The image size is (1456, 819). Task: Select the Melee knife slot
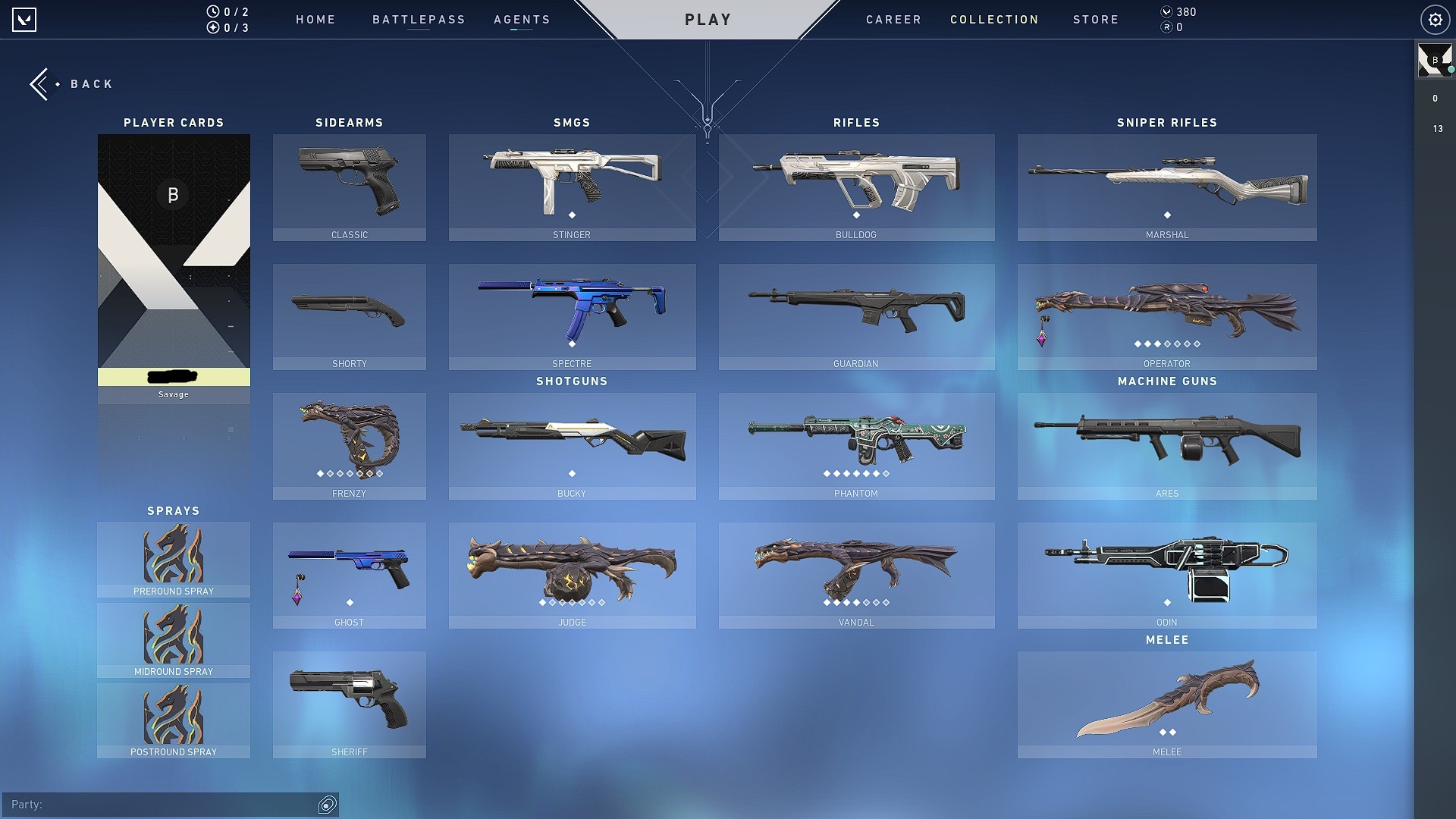(x=1166, y=704)
